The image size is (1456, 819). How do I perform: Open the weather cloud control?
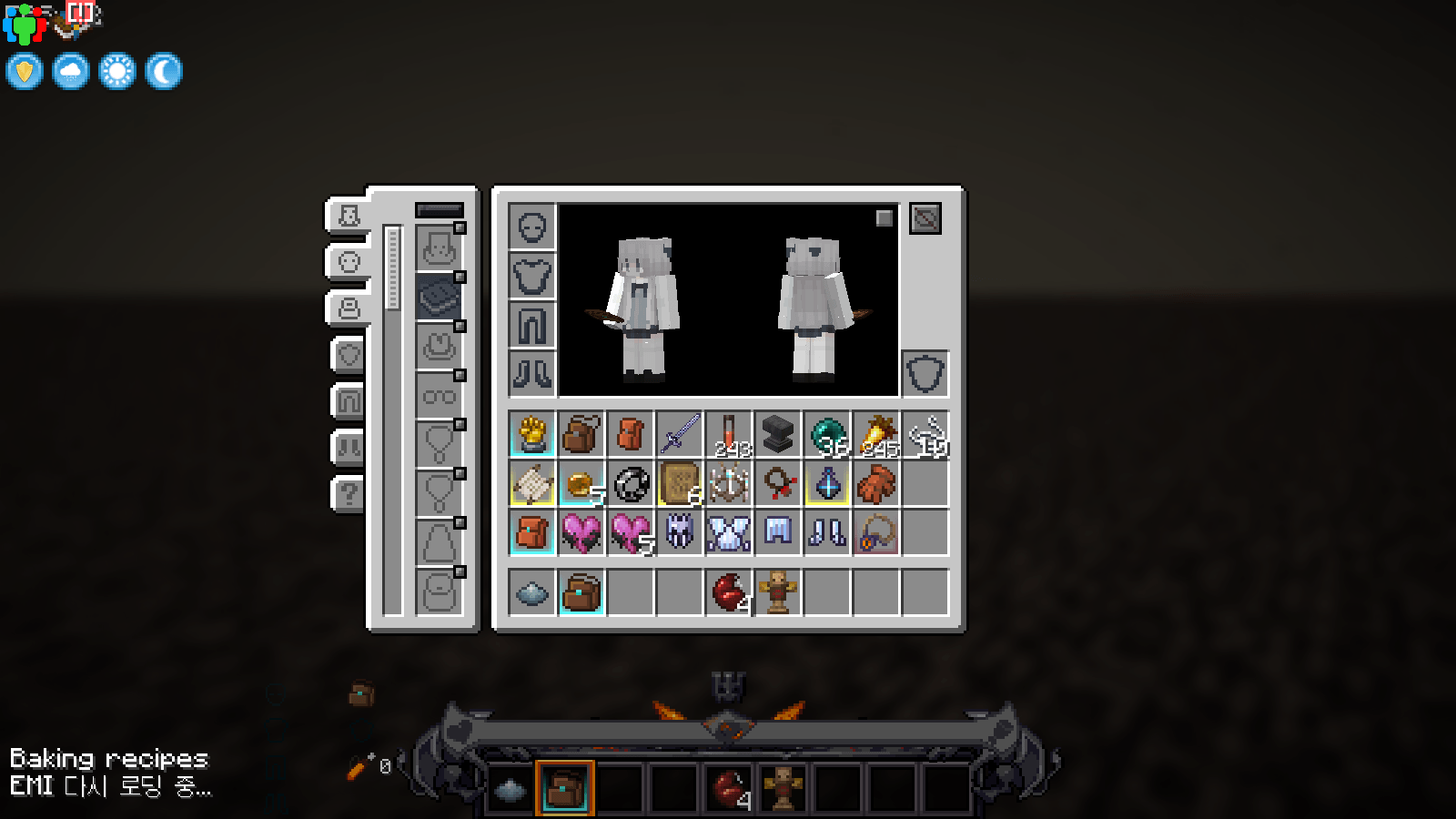coord(70,70)
